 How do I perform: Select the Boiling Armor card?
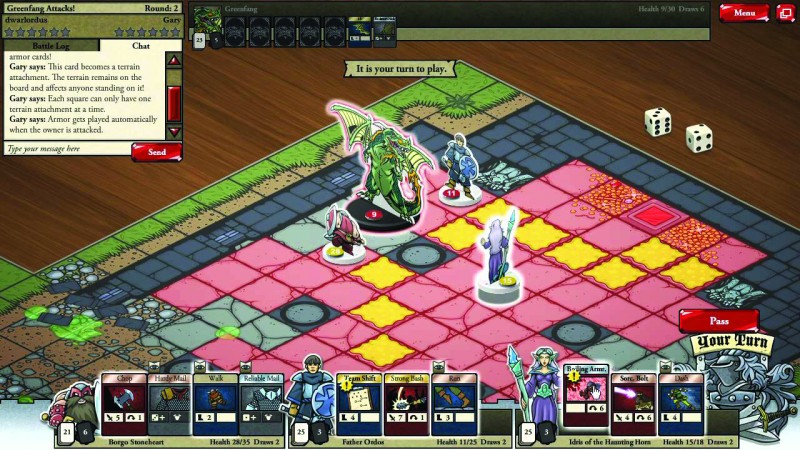(586, 405)
